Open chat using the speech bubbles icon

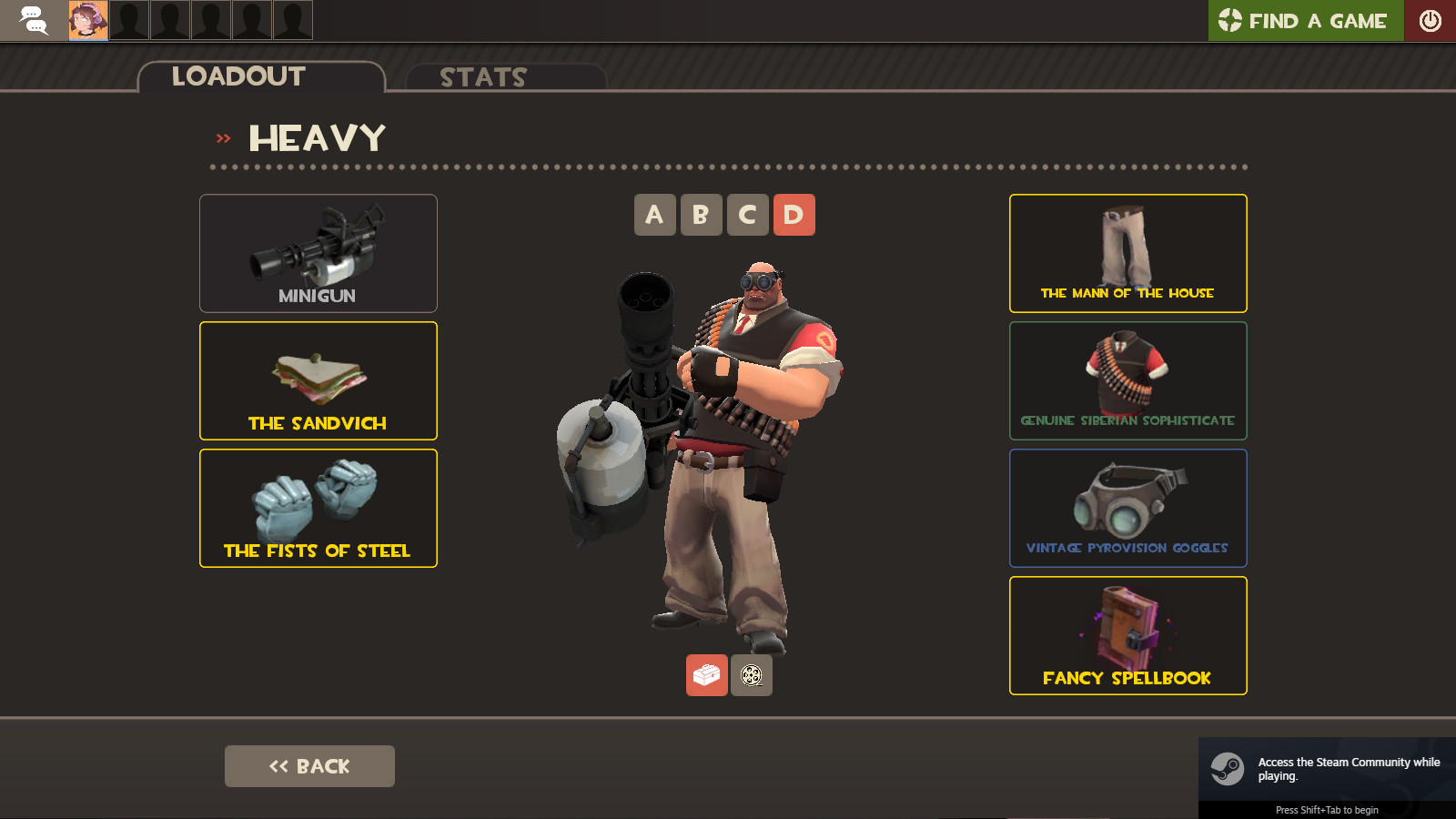pos(35,20)
